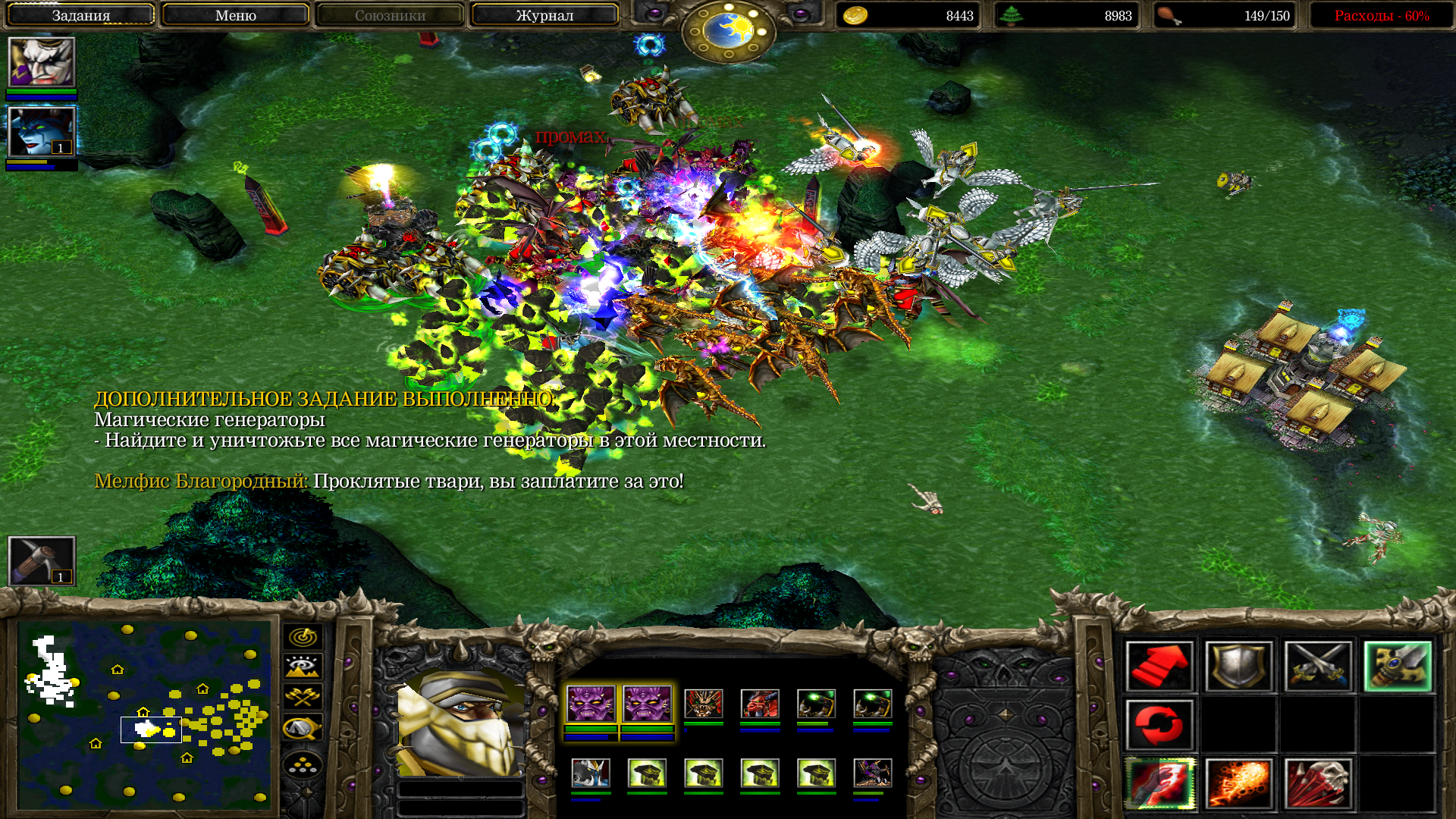Open the Меню game menu

pos(235,15)
